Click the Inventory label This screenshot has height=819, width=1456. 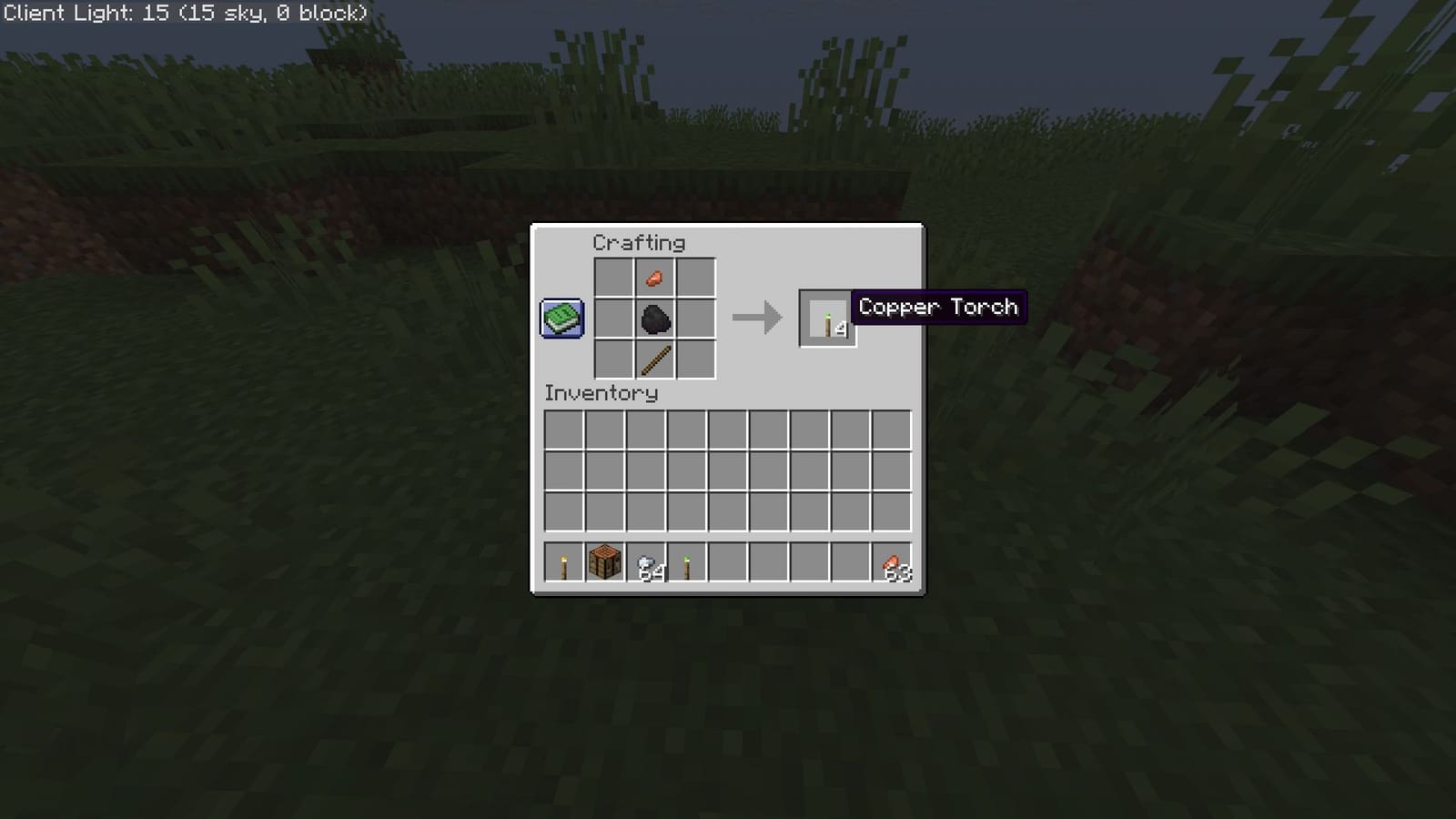pos(600,393)
